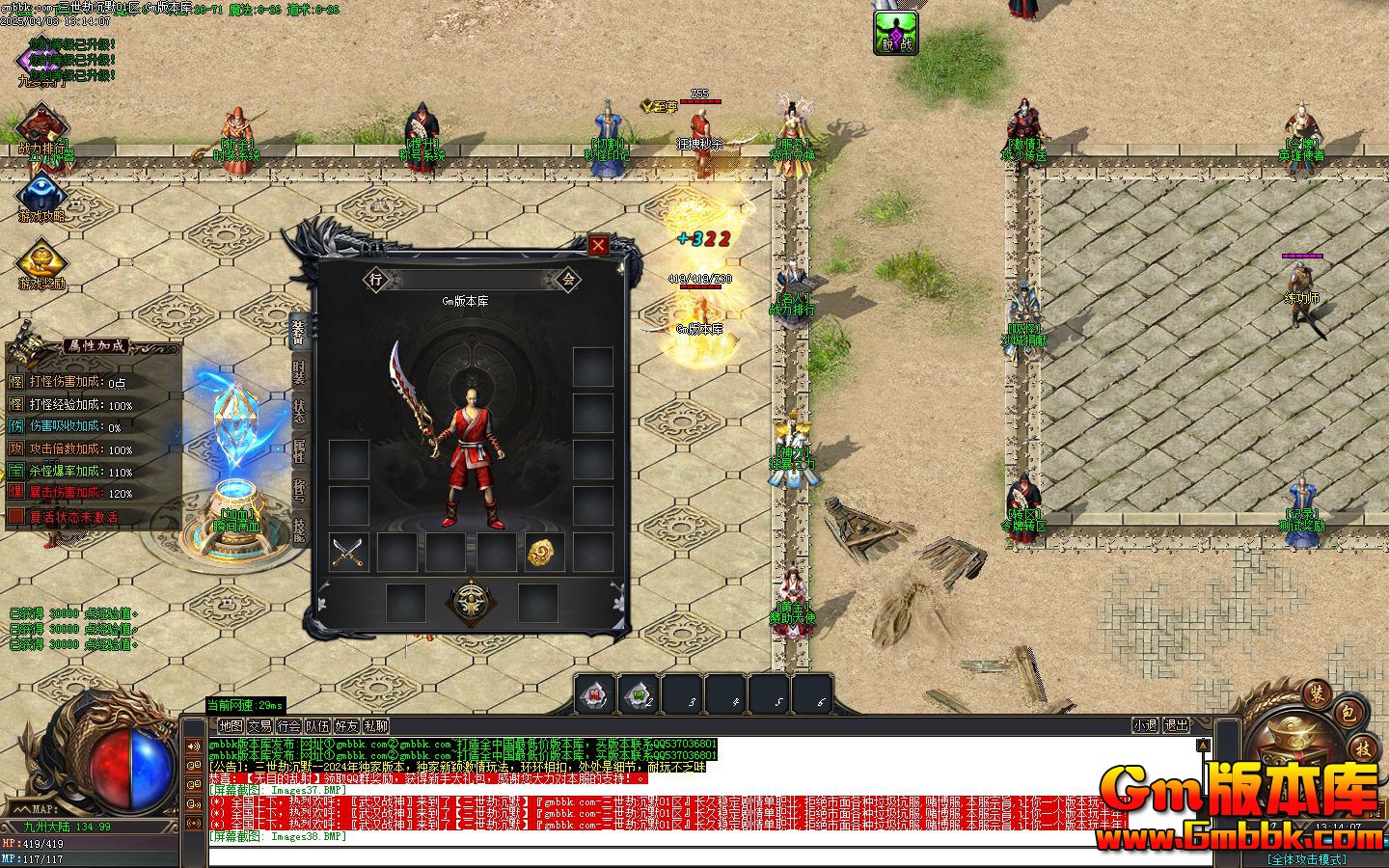Select the golden medal equipment slot
1389x868 pixels.
pyautogui.click(x=544, y=553)
